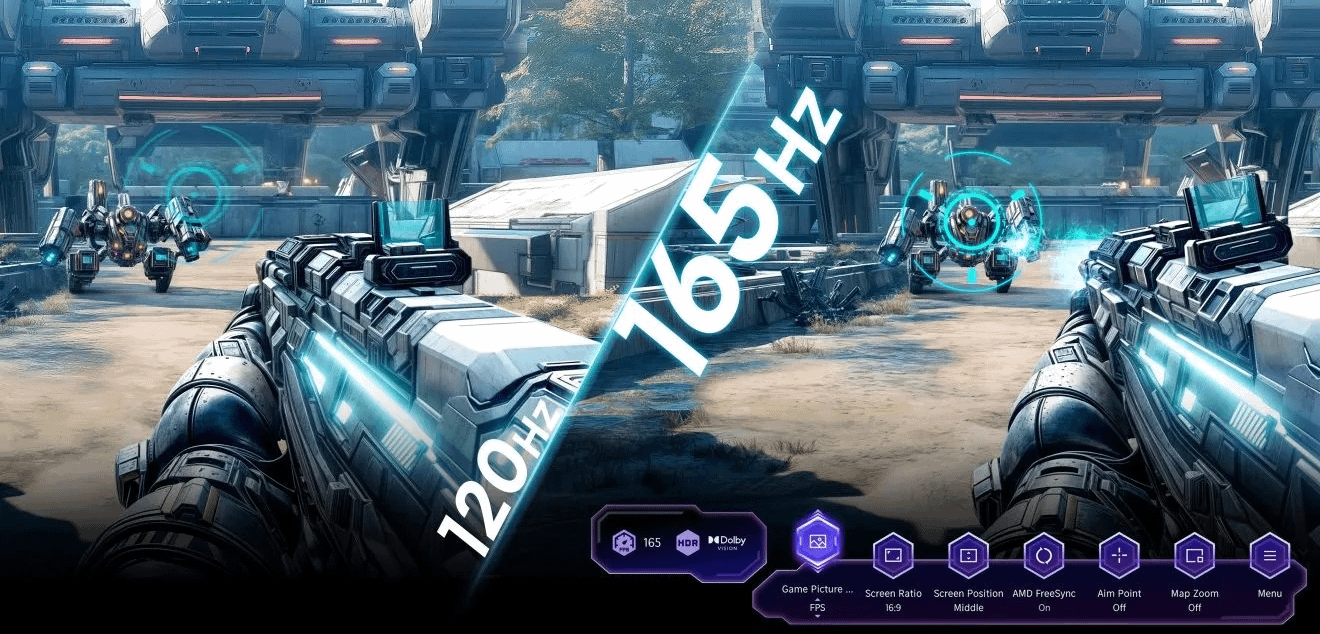Turn on the Aim Point crosshair
The height and width of the screenshot is (634, 1320).
point(1119,555)
